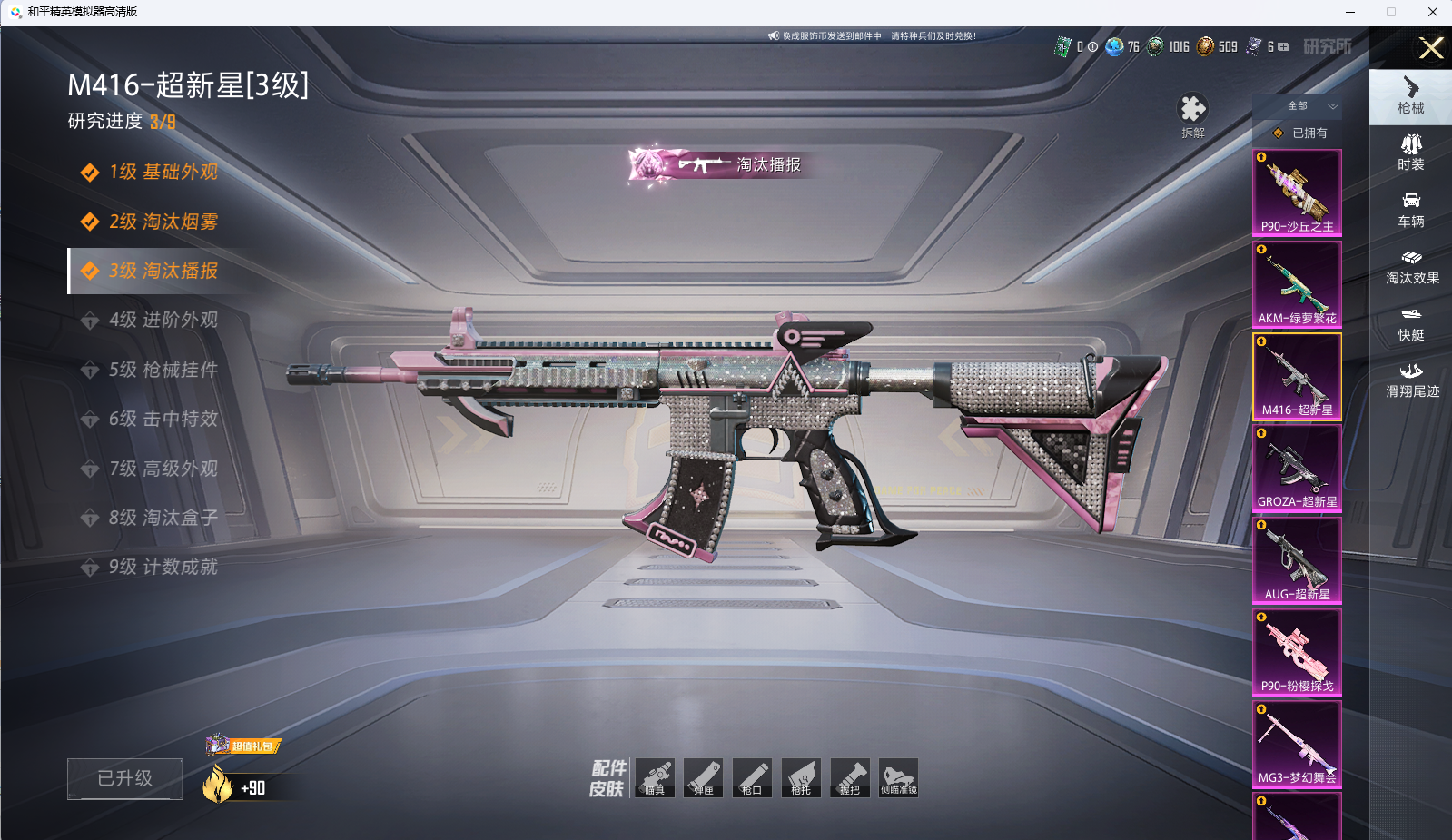This screenshot has width=1452, height=840.
Task: Select level 1 基础外观 research entry
Action: pyautogui.click(x=163, y=173)
